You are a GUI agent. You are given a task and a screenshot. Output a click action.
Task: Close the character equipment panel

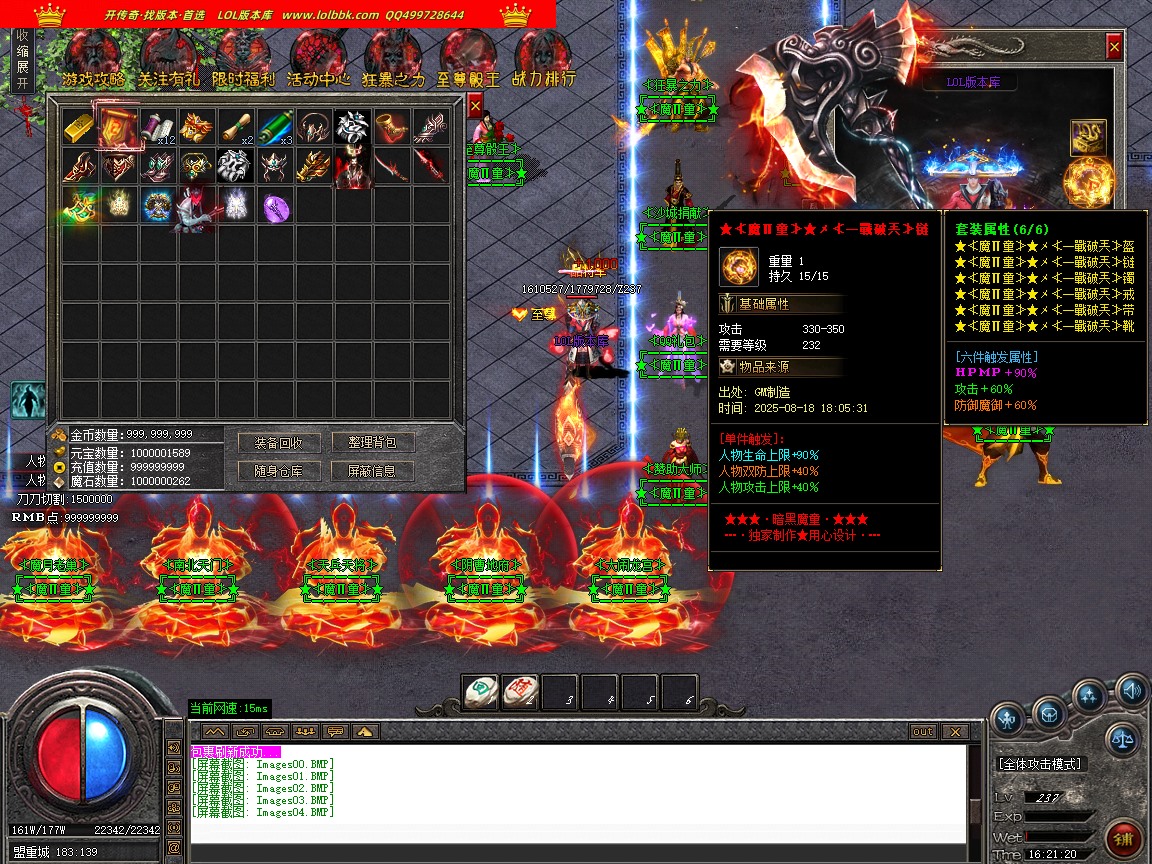(1114, 46)
